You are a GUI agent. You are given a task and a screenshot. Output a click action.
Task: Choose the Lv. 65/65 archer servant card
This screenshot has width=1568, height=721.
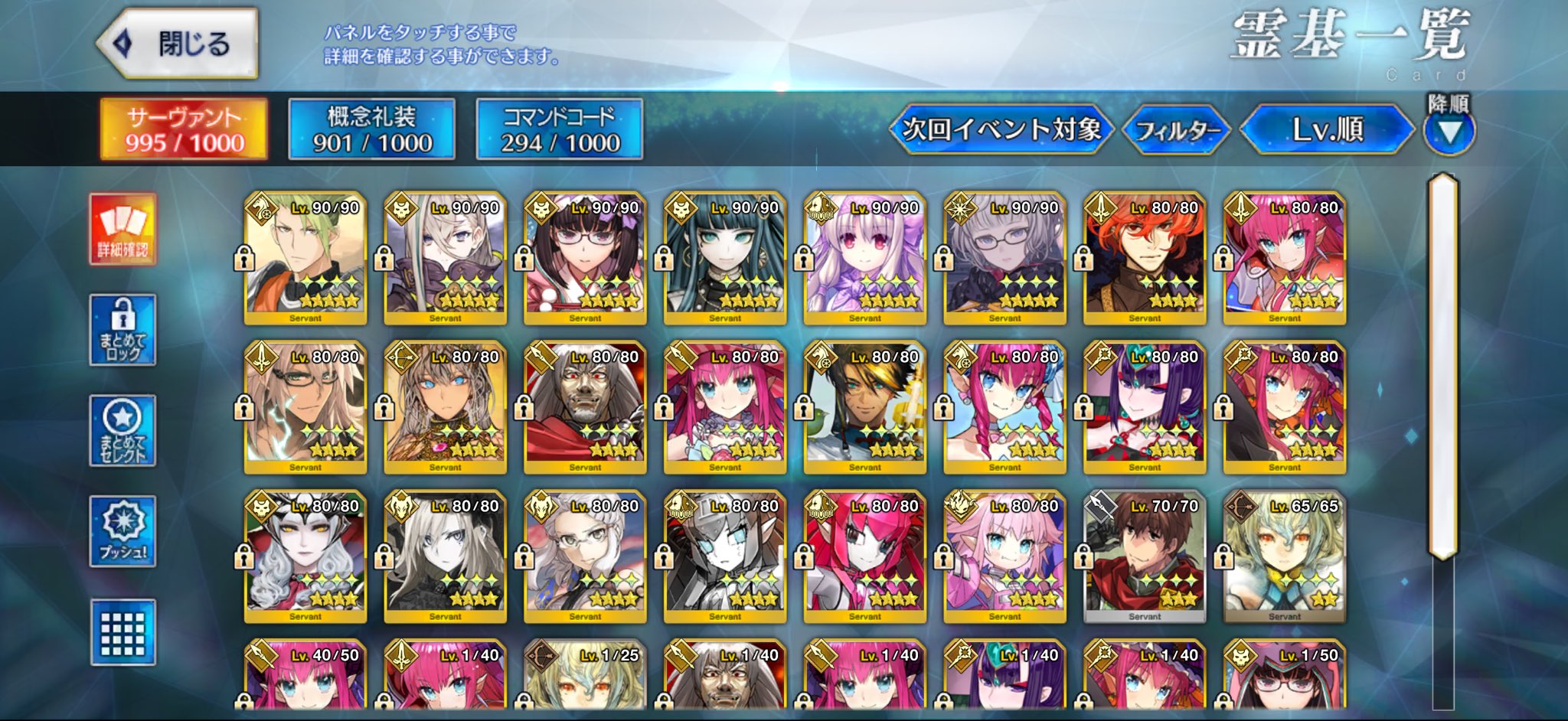[1284, 556]
